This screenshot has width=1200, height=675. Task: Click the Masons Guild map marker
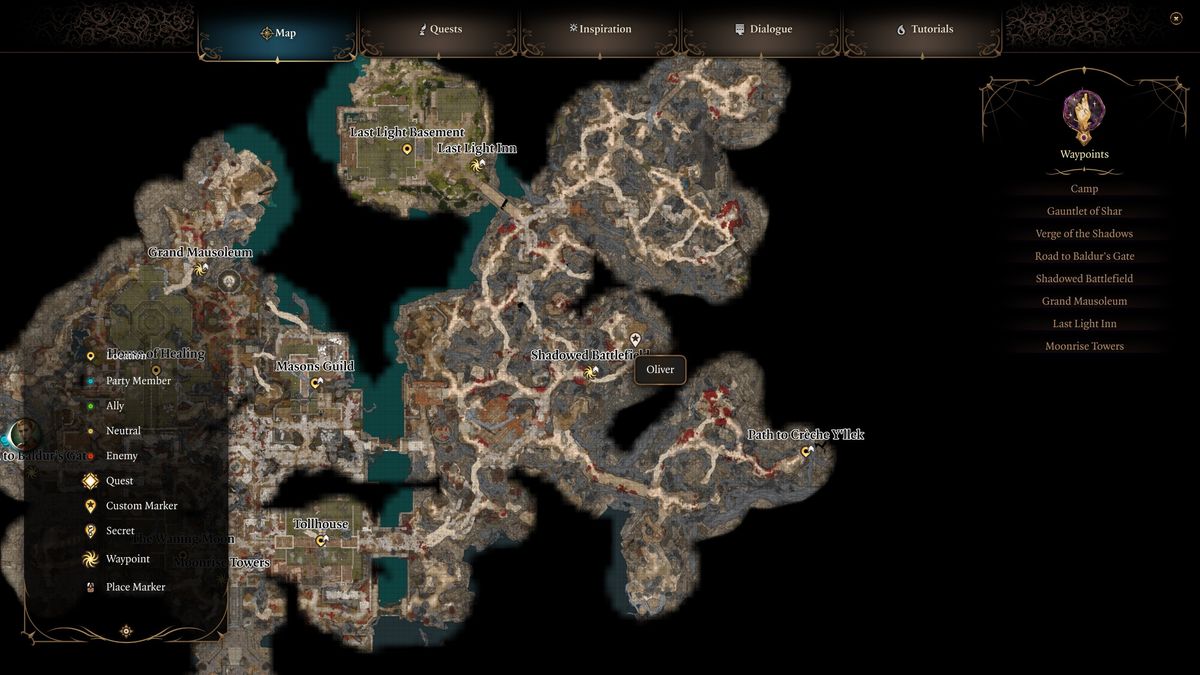coord(316,383)
